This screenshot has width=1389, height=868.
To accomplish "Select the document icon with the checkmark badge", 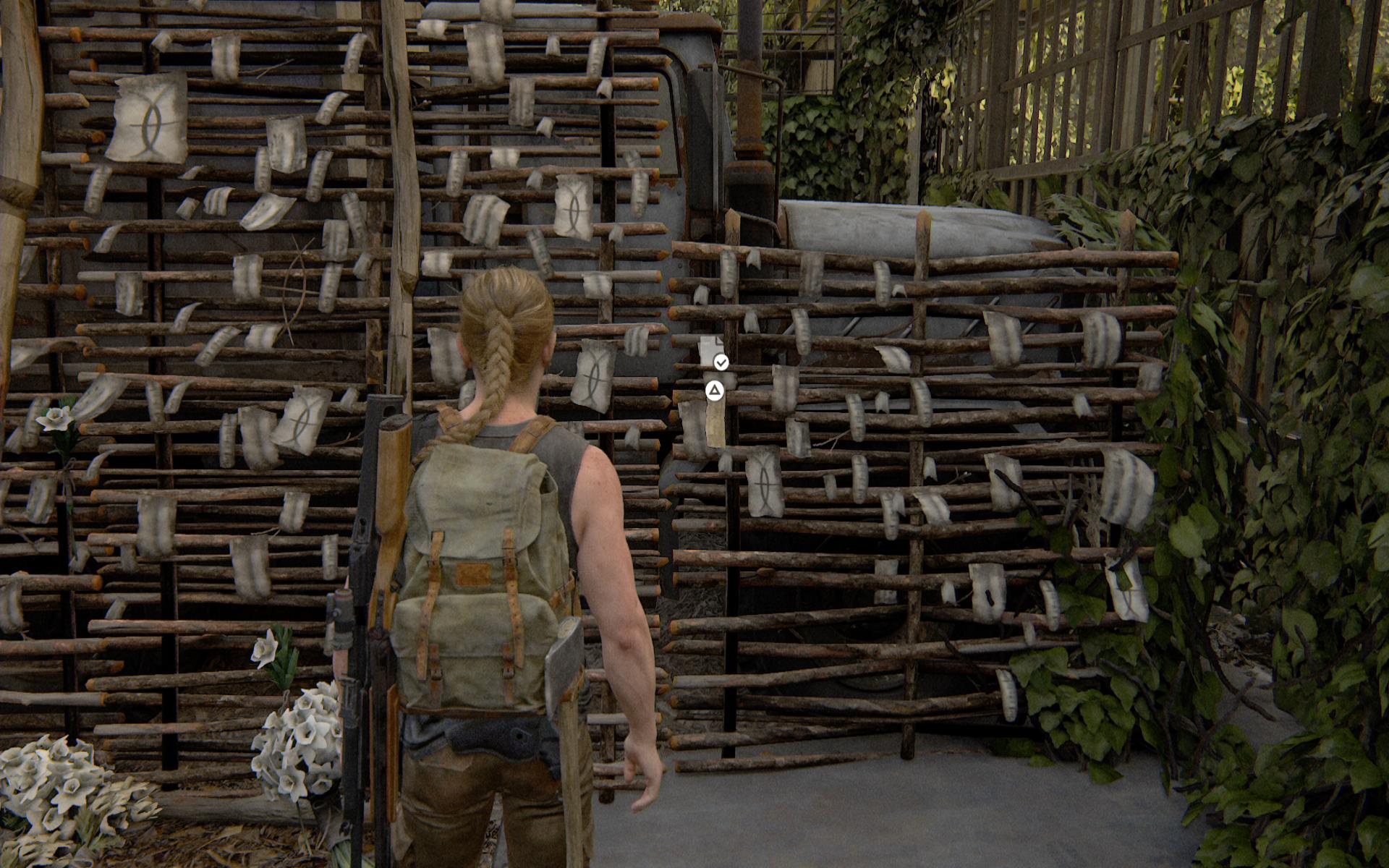I will (x=713, y=352).
